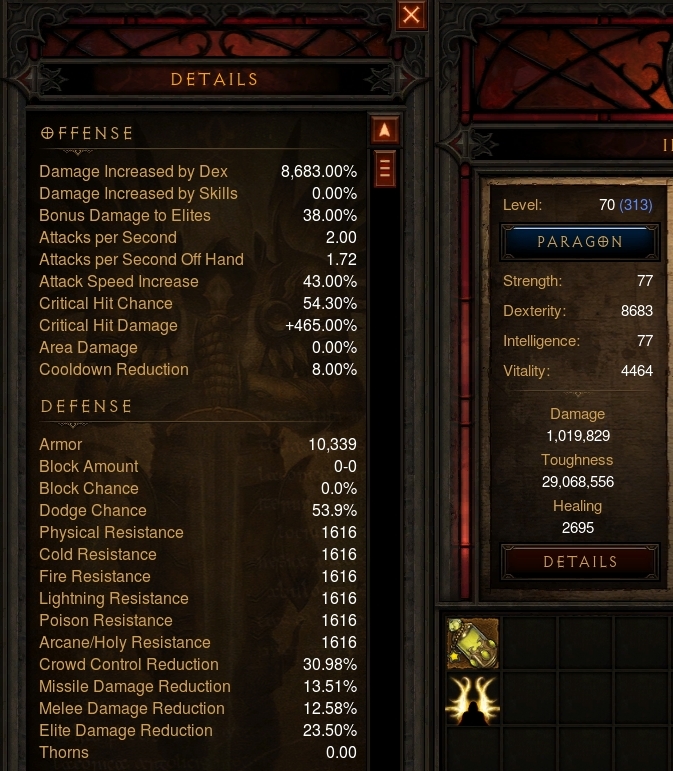Close the Details panel with the X
Viewport: 673px width, 771px height.
(x=411, y=15)
